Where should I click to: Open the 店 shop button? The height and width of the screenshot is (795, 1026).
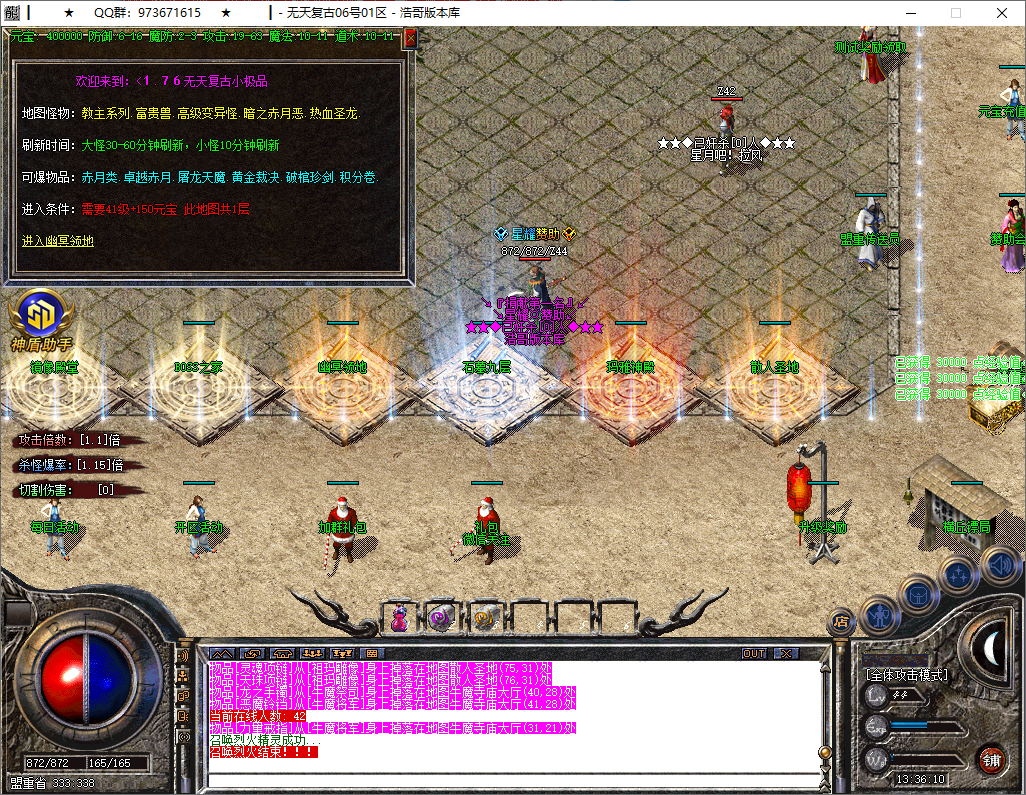click(x=841, y=622)
